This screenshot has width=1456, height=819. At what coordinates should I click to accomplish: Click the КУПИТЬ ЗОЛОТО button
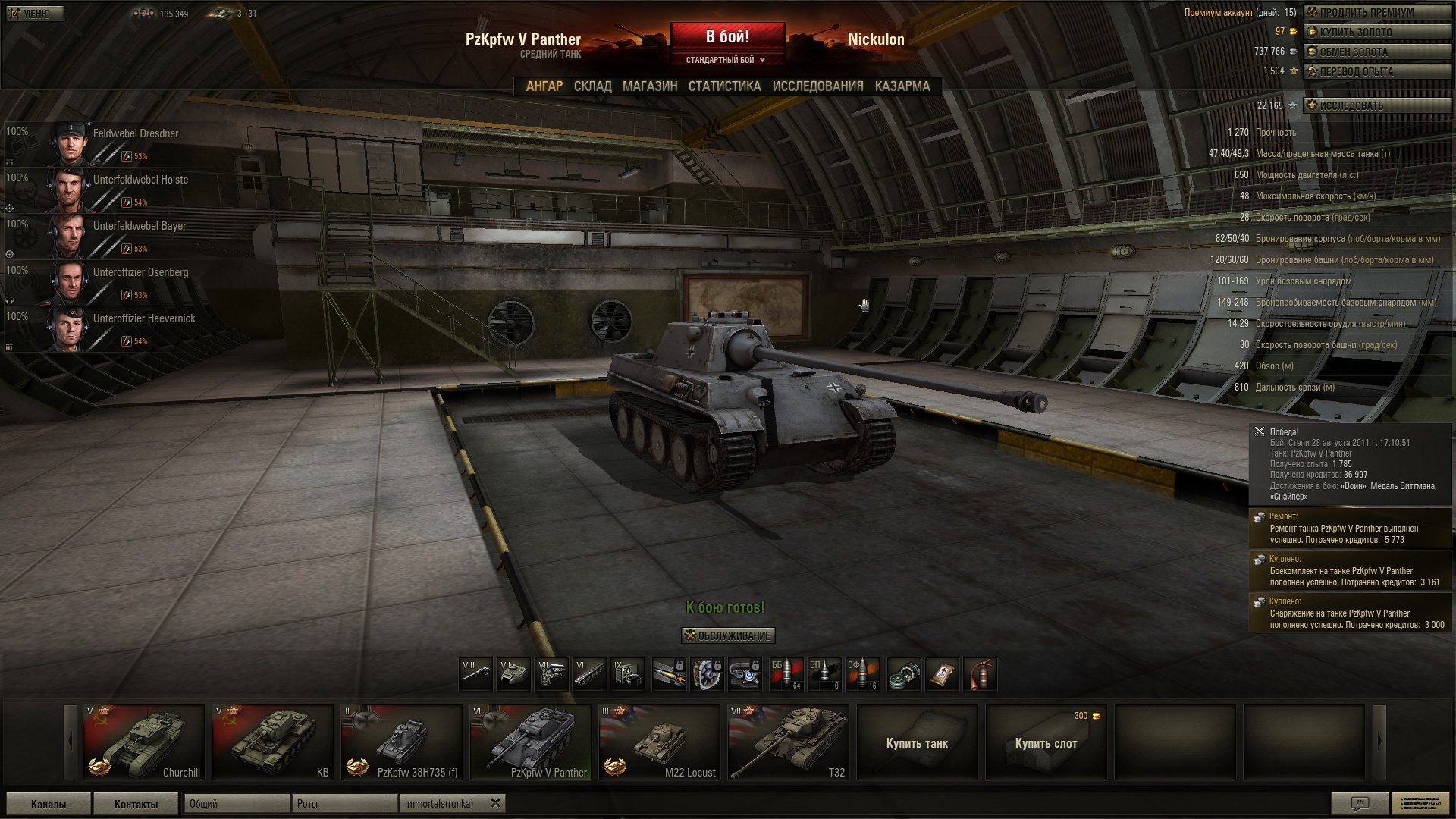point(1376,32)
